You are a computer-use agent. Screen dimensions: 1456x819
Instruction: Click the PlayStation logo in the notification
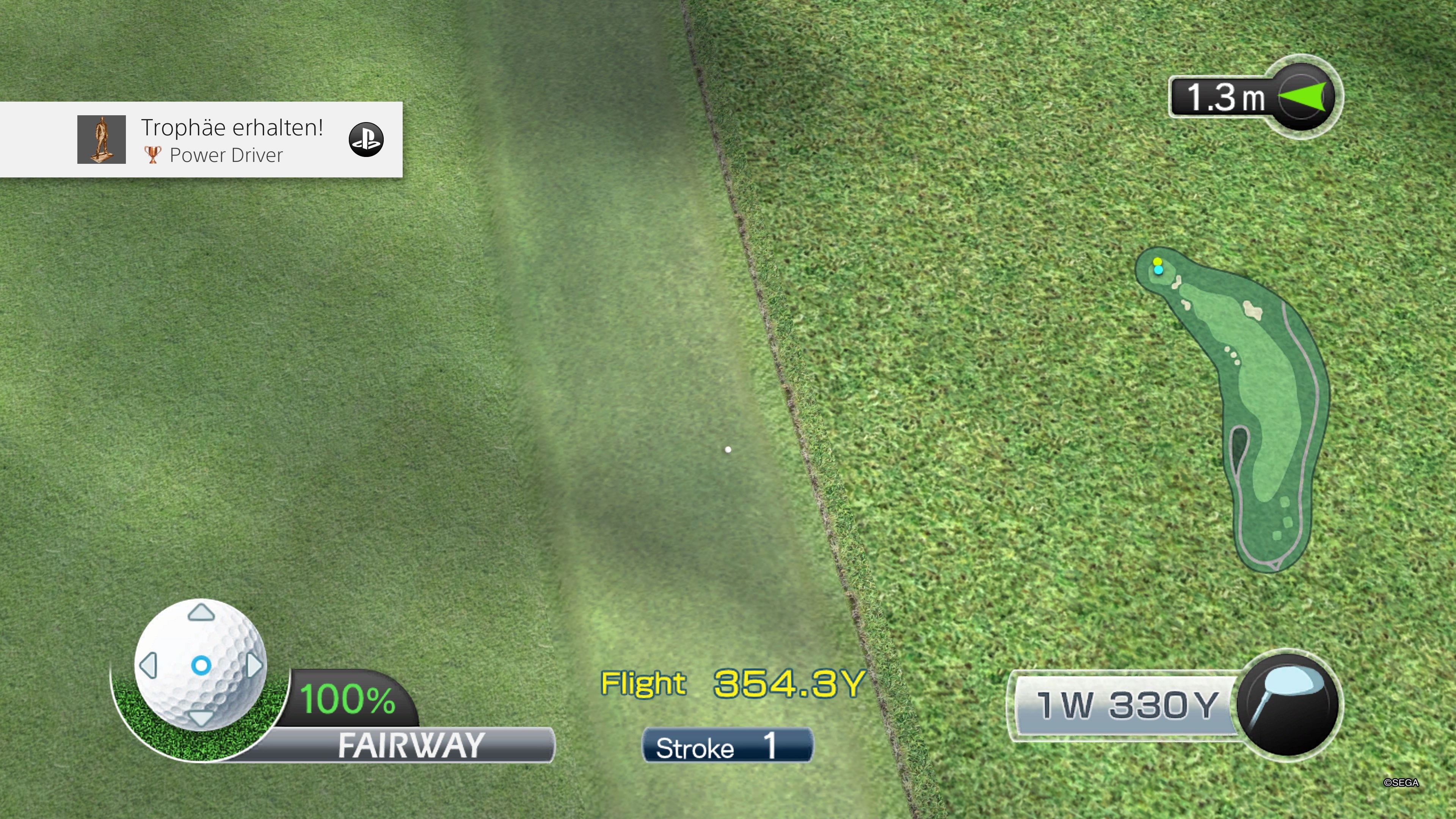pos(366,140)
